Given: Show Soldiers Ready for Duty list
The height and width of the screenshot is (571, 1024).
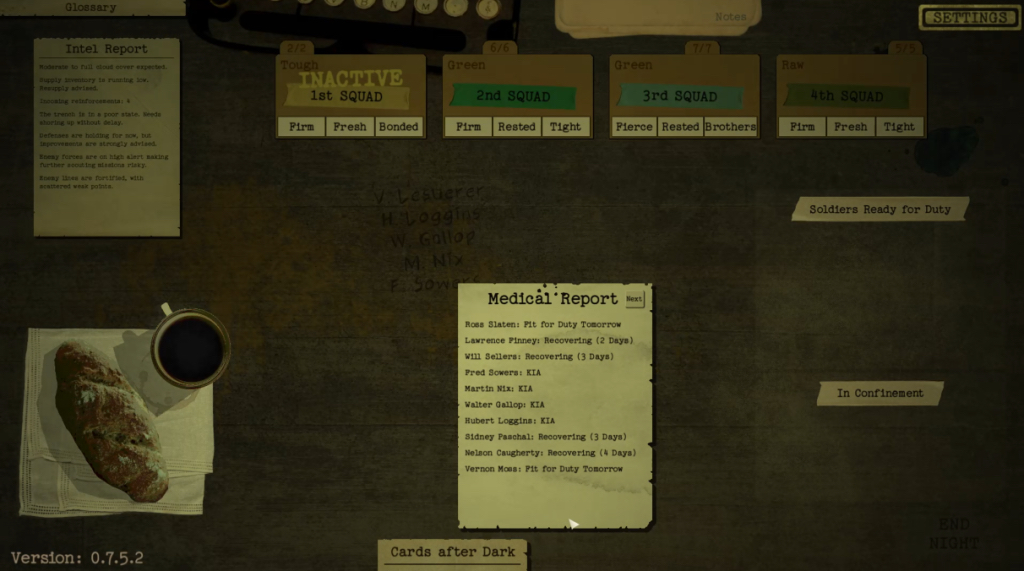Looking at the screenshot, I should pos(880,210).
